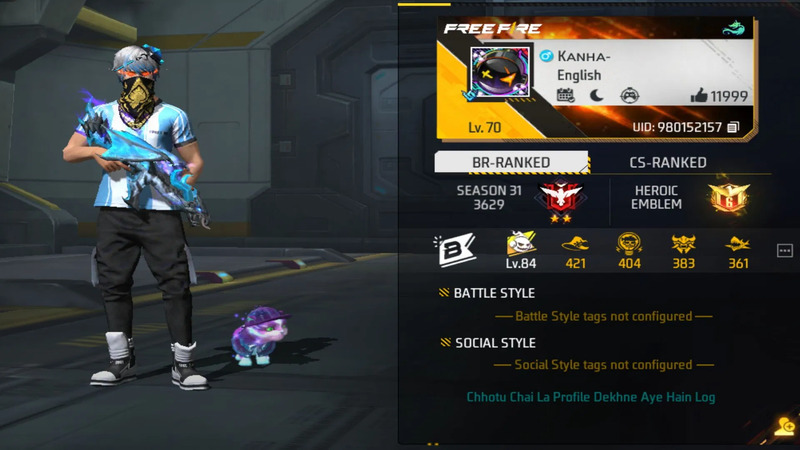
Task: Click the calendar icon under the player name
Action: point(565,96)
